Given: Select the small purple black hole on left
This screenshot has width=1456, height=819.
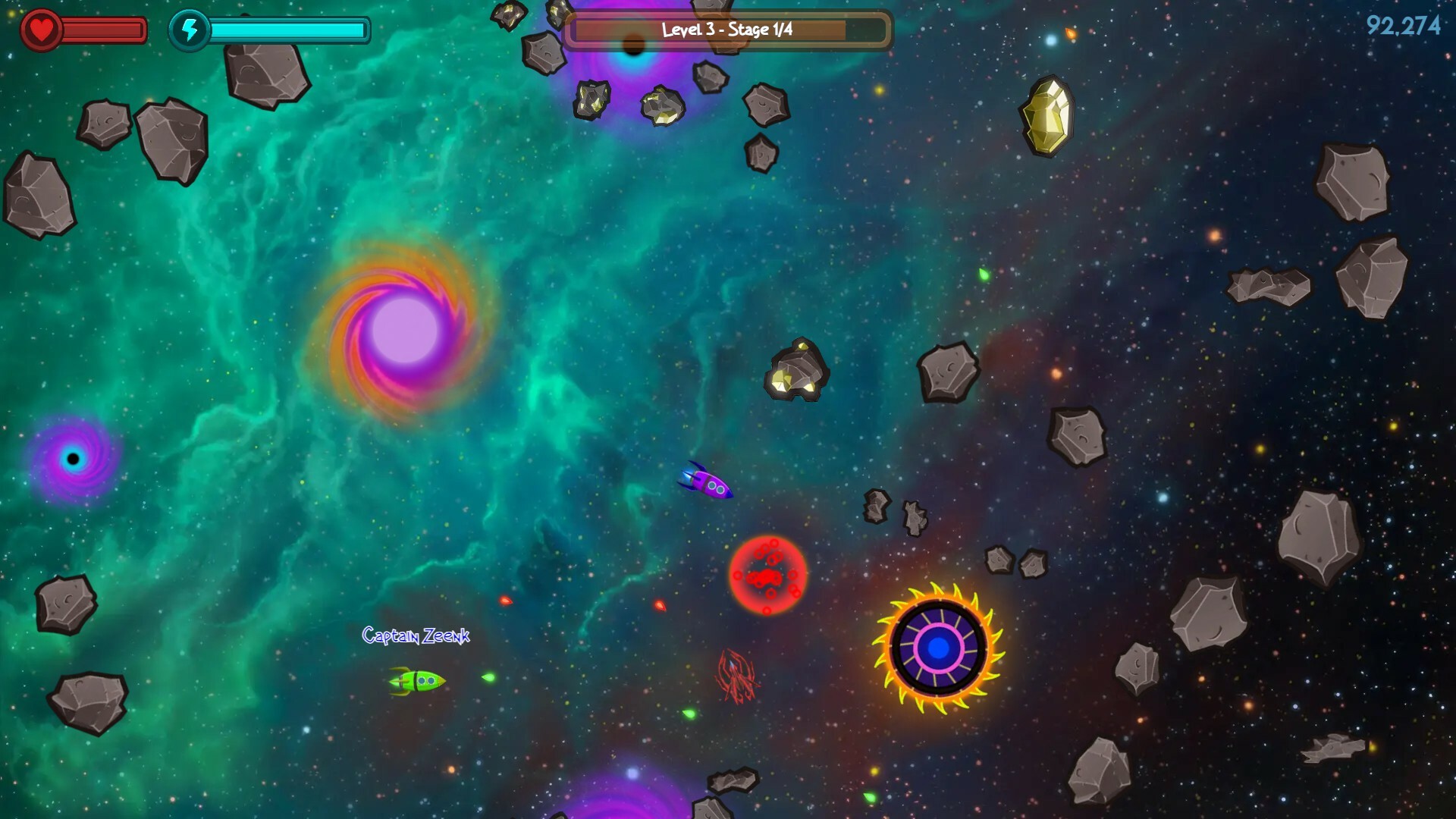Looking at the screenshot, I should point(72,457).
